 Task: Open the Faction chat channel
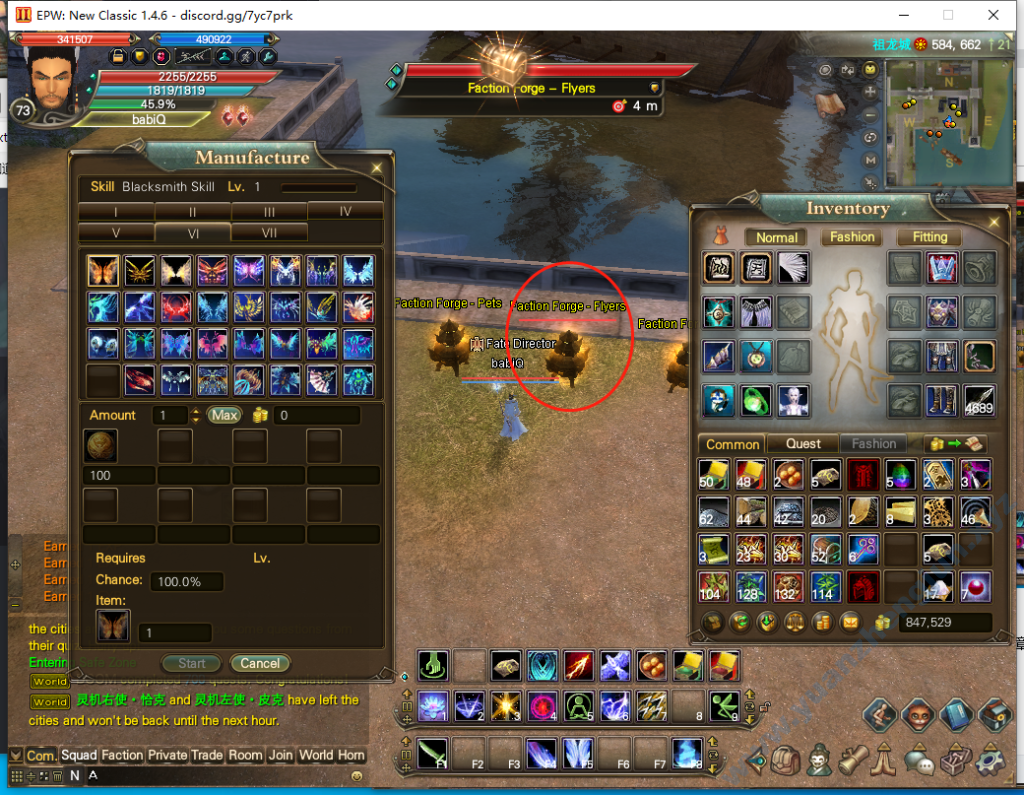[x=122, y=755]
